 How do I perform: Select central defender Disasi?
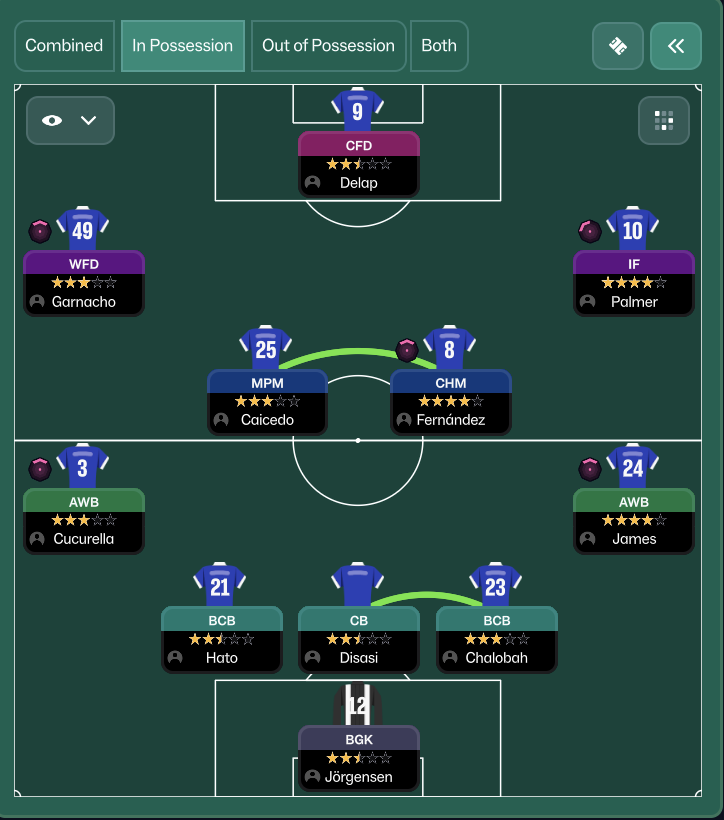[358, 639]
